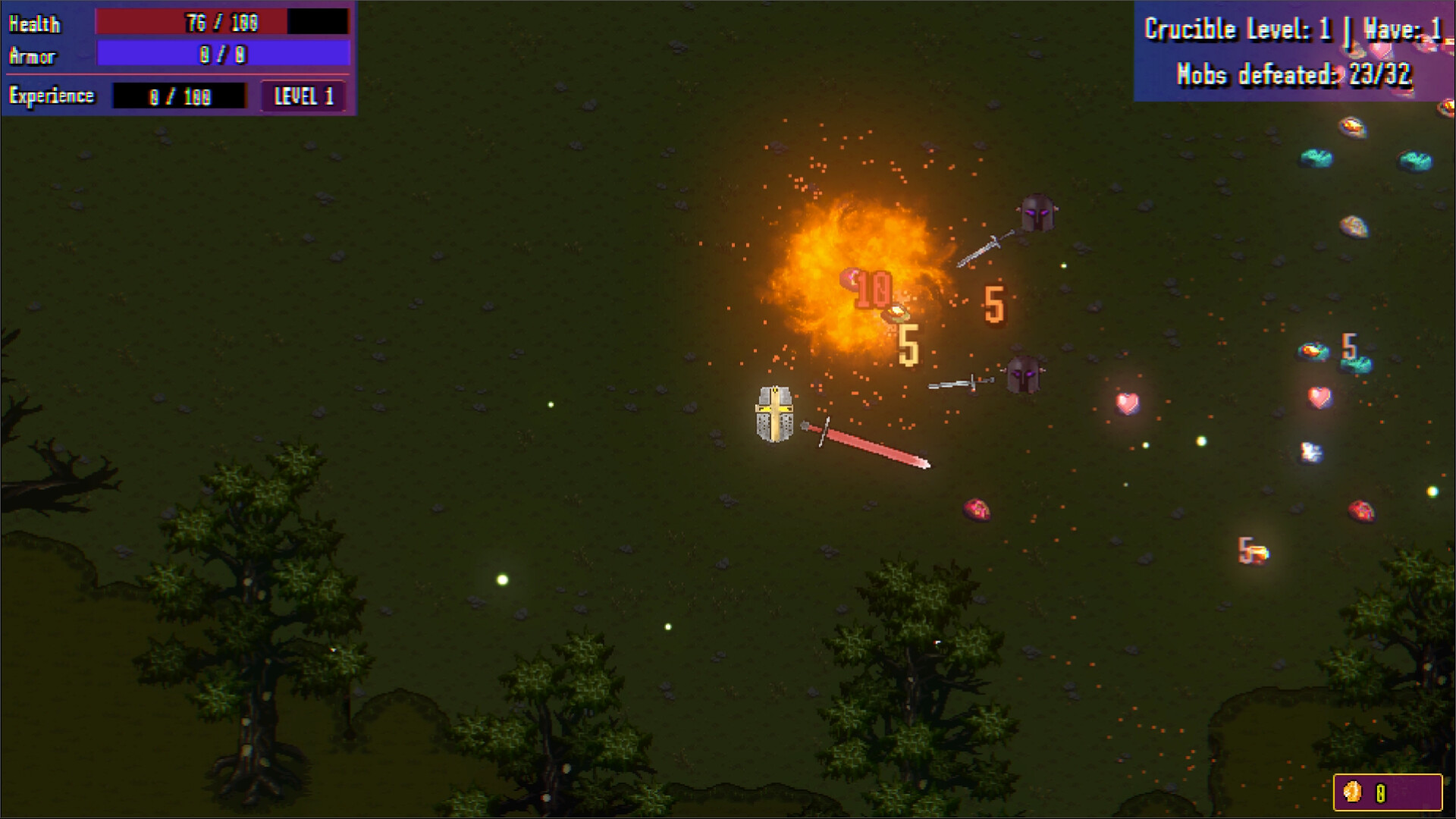
Task: Click the LEVEL 1 badge
Action: click(303, 96)
